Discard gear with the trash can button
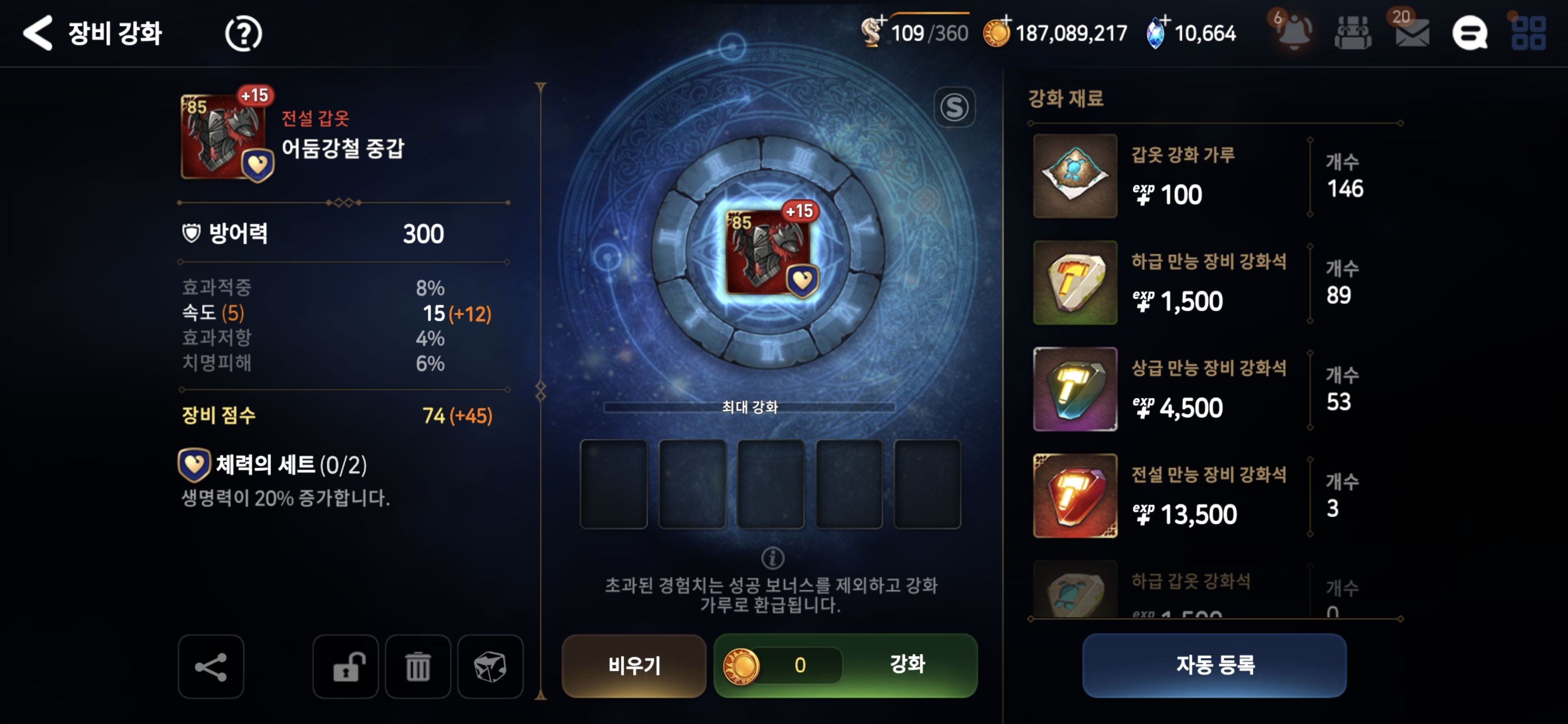 418,667
